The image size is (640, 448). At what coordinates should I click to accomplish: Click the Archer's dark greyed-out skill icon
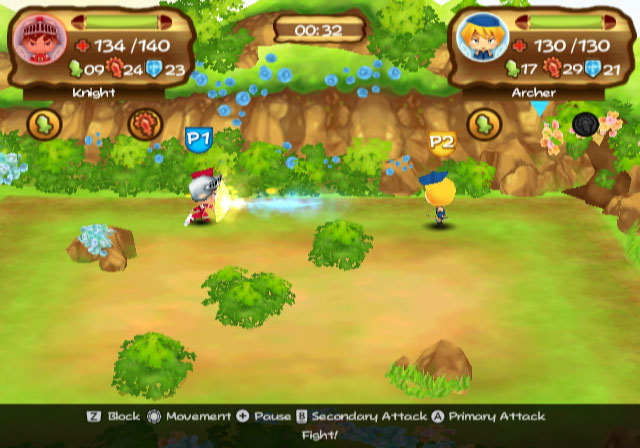(585, 124)
